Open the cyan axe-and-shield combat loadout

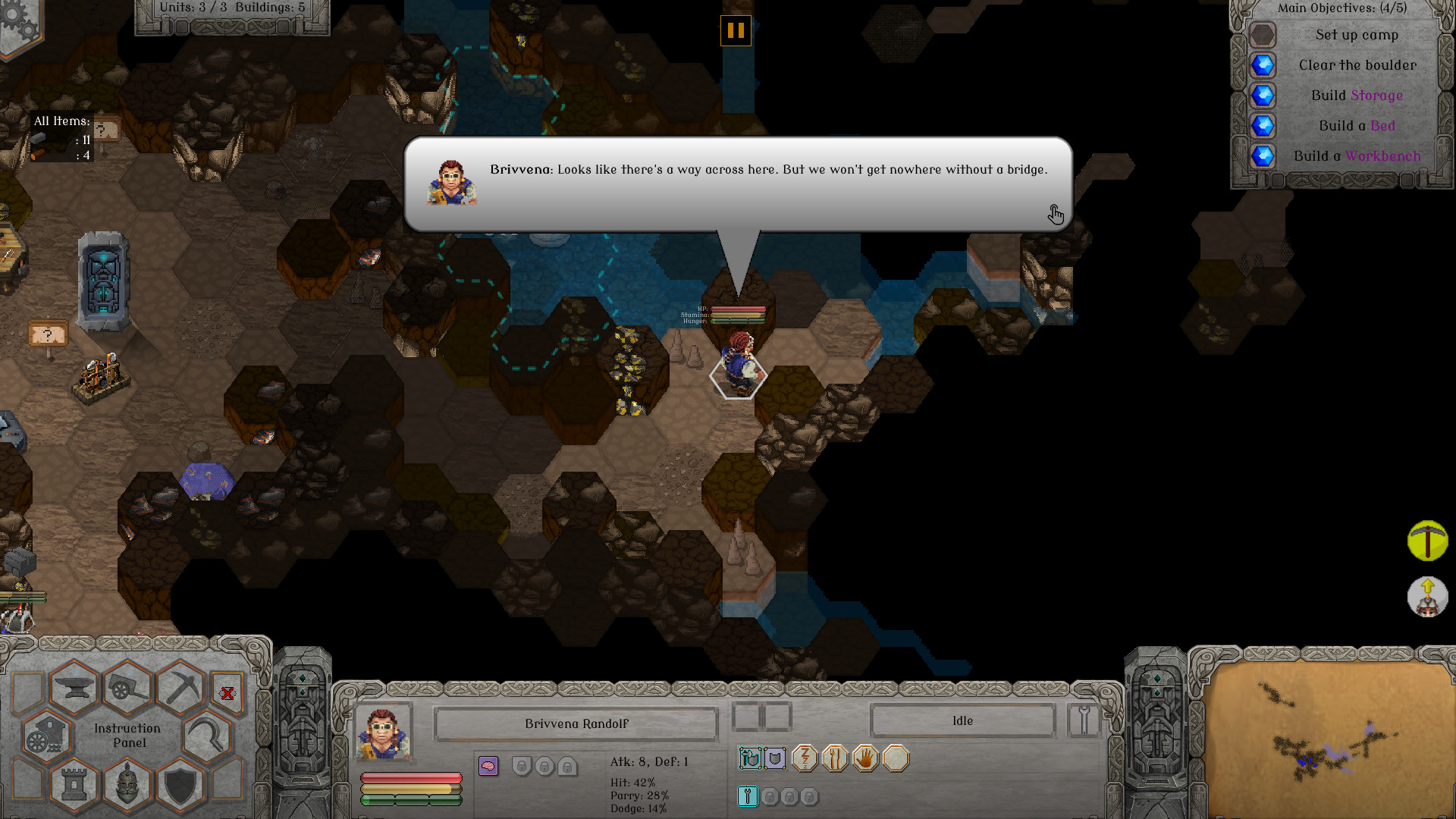pyautogui.click(x=751, y=758)
